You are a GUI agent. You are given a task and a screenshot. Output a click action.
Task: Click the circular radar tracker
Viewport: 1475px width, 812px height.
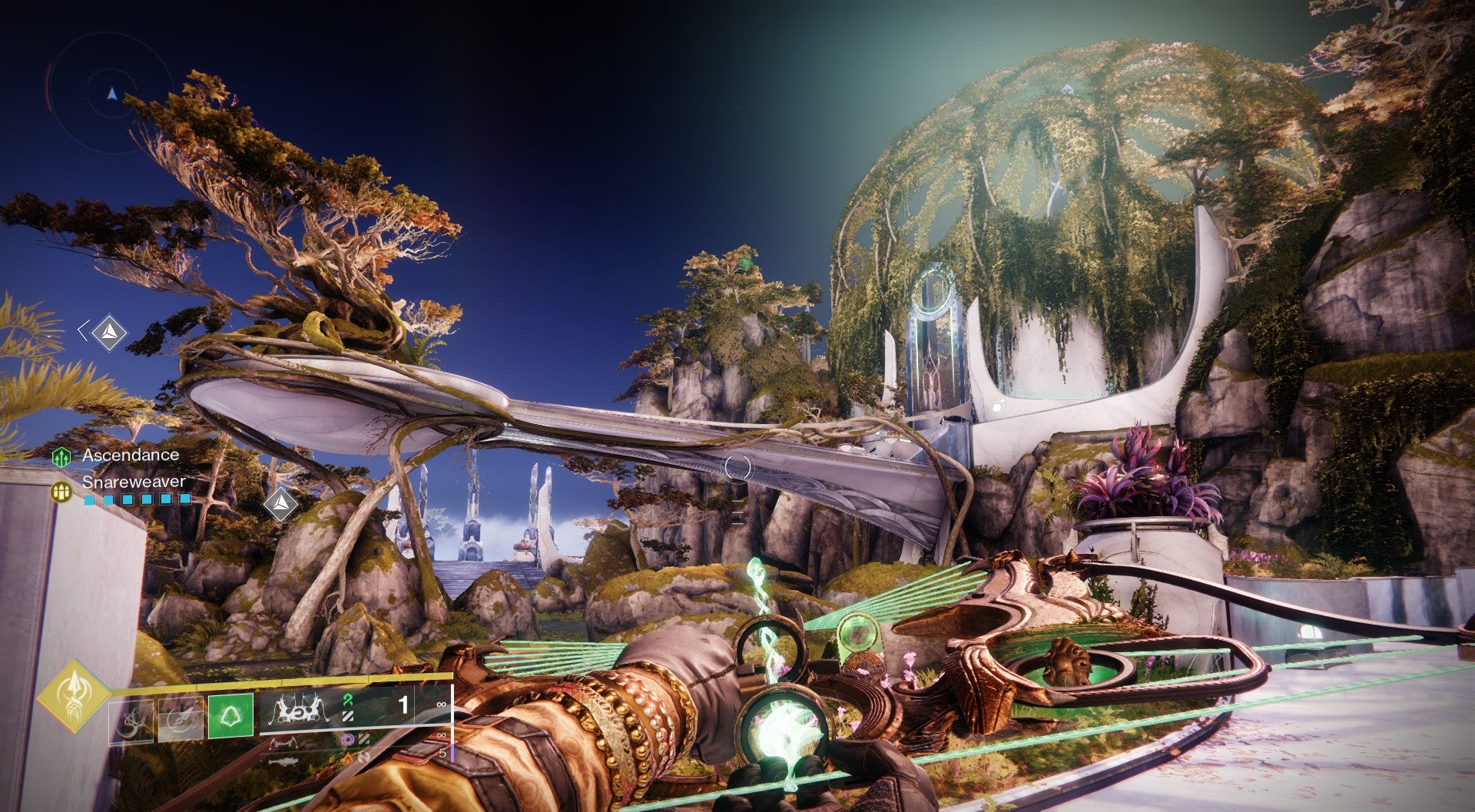[112, 94]
